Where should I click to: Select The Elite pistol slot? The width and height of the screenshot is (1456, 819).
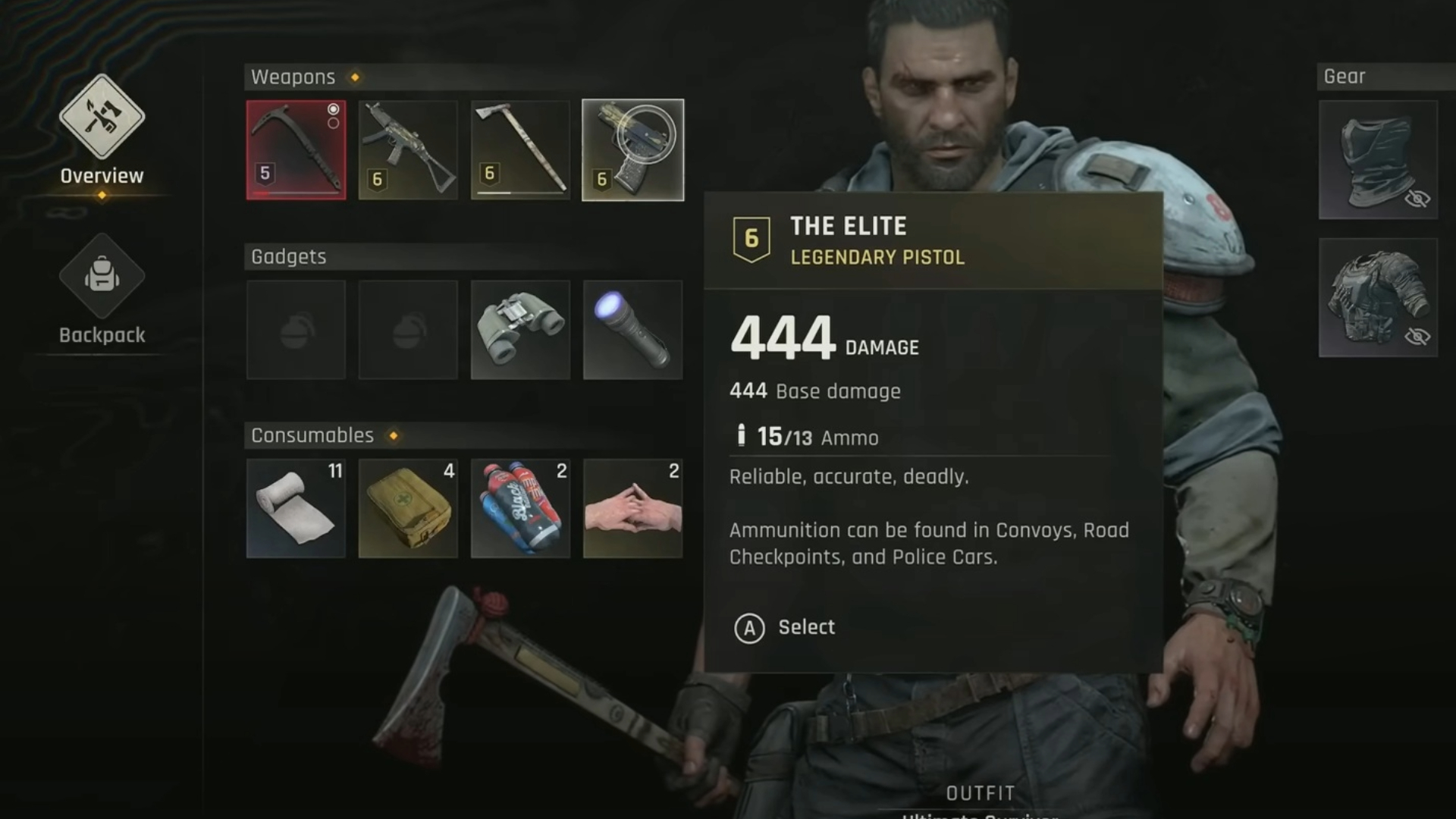click(x=632, y=150)
